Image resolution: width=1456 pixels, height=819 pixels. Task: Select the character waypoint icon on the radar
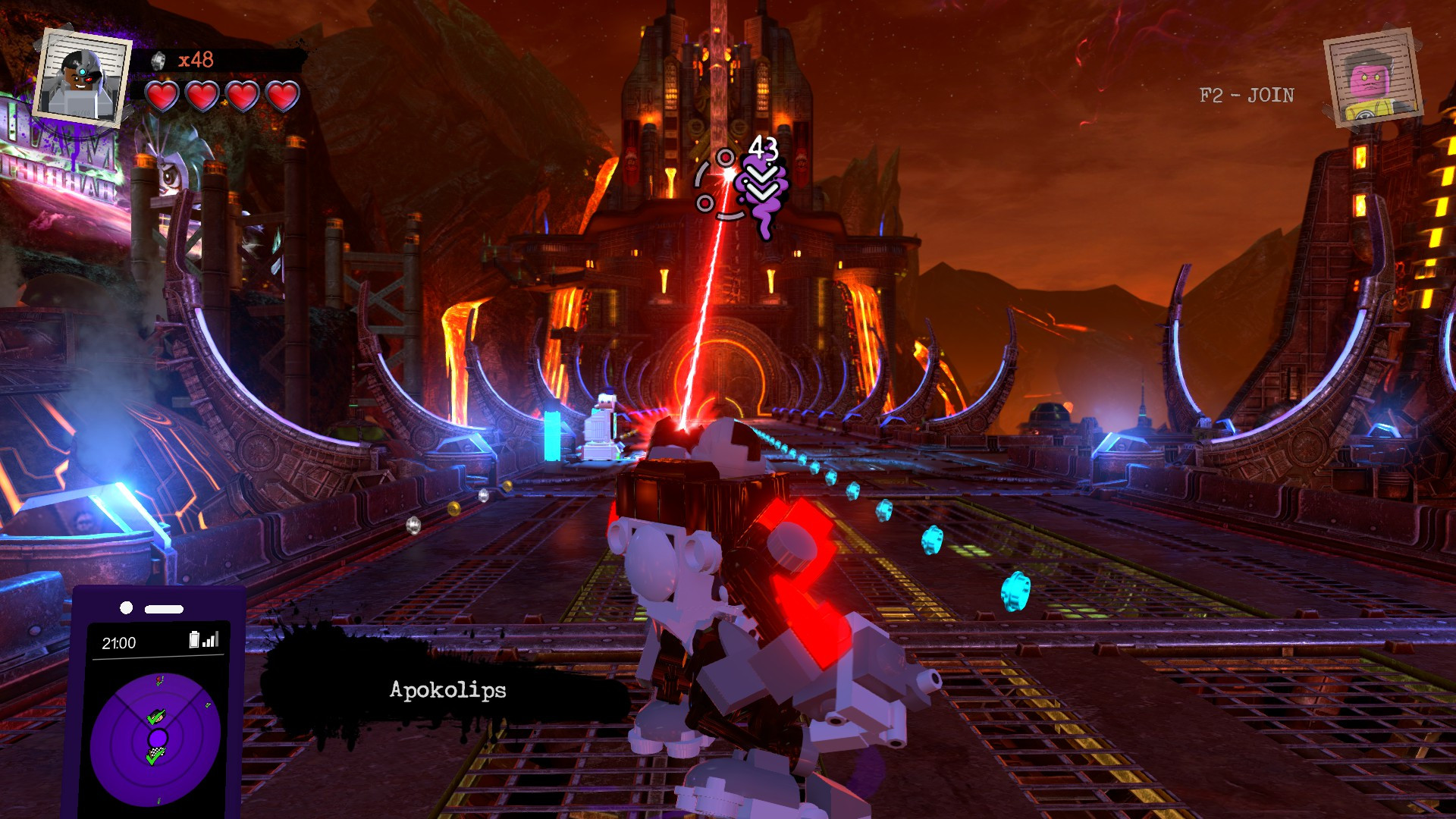(158, 716)
